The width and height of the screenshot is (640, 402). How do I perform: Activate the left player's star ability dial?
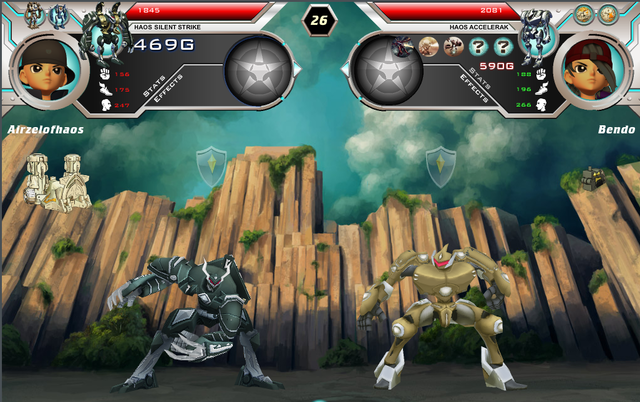click(x=258, y=72)
